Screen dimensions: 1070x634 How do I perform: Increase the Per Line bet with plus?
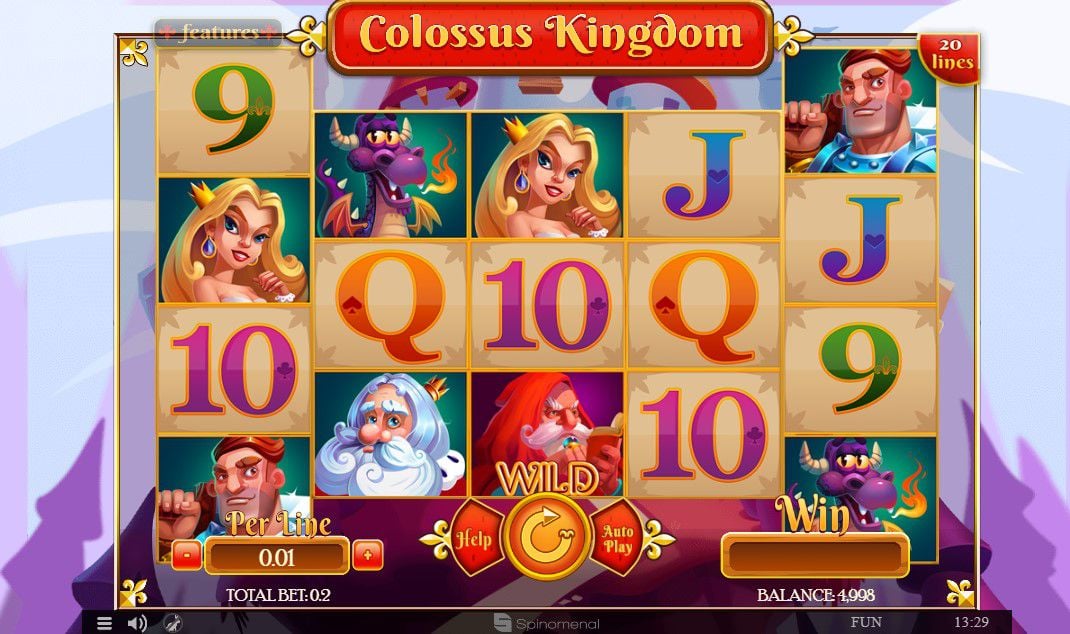367,555
